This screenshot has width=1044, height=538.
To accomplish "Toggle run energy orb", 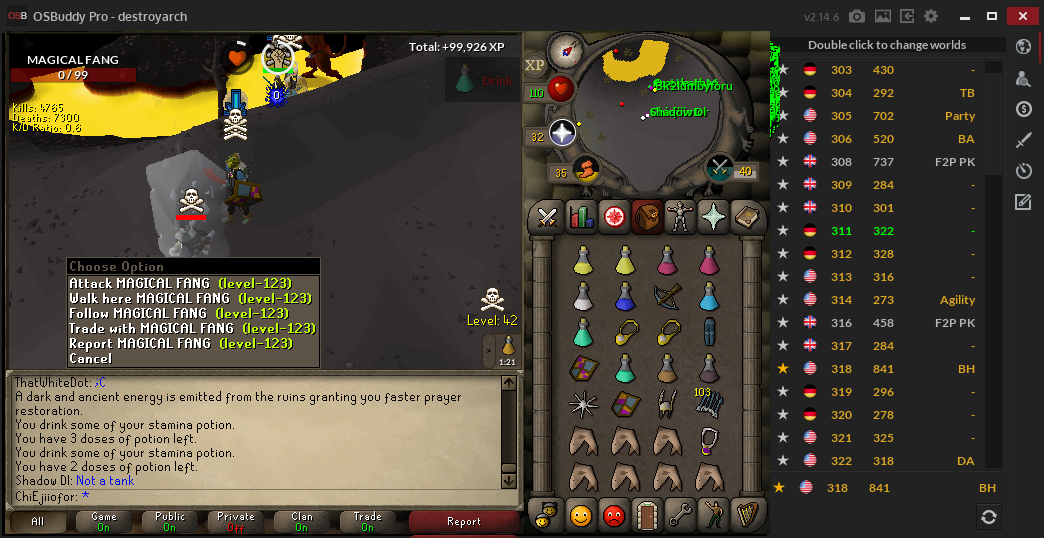I will coord(587,168).
